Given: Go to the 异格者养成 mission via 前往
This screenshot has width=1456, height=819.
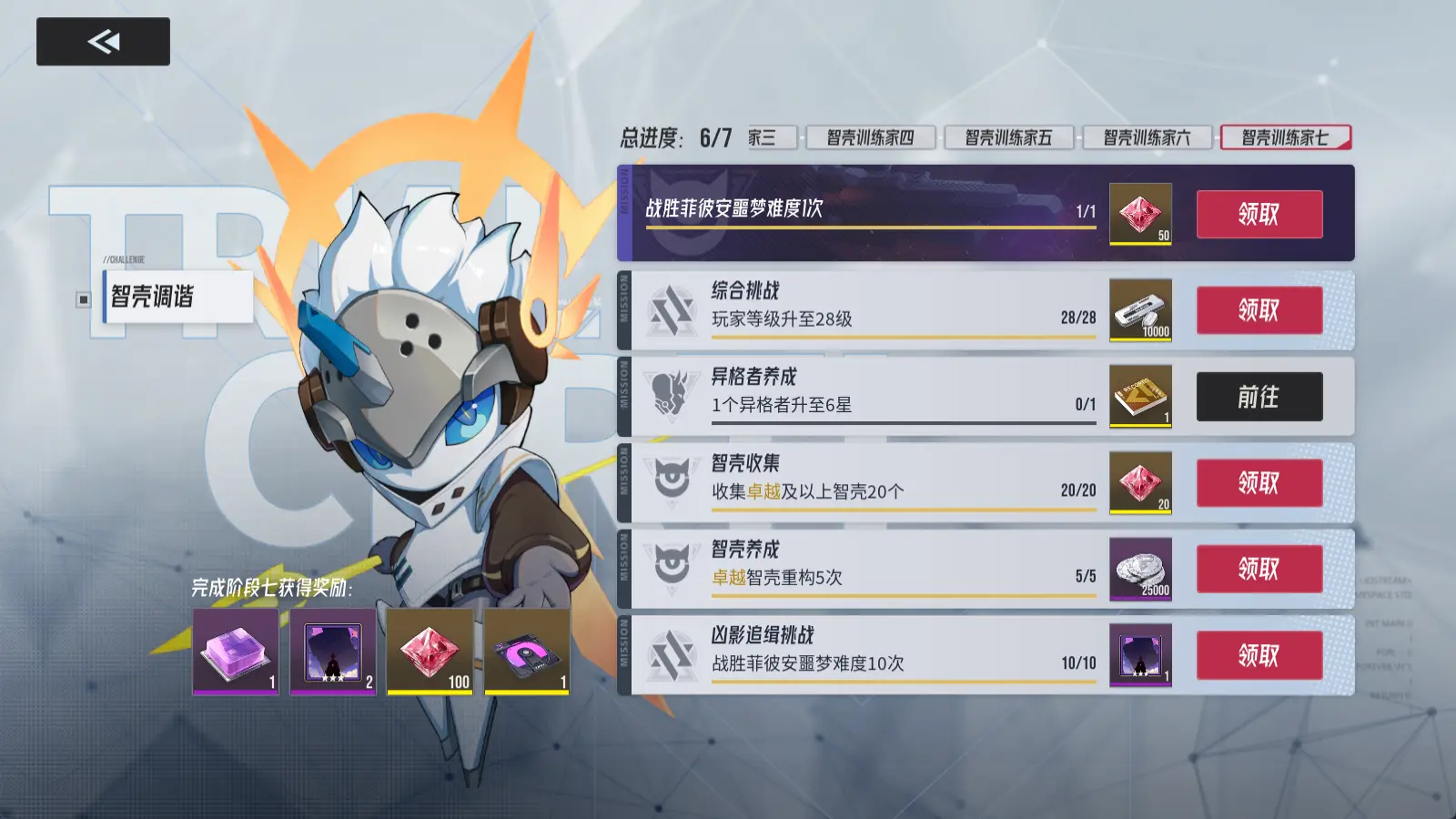Looking at the screenshot, I should point(1259,397).
